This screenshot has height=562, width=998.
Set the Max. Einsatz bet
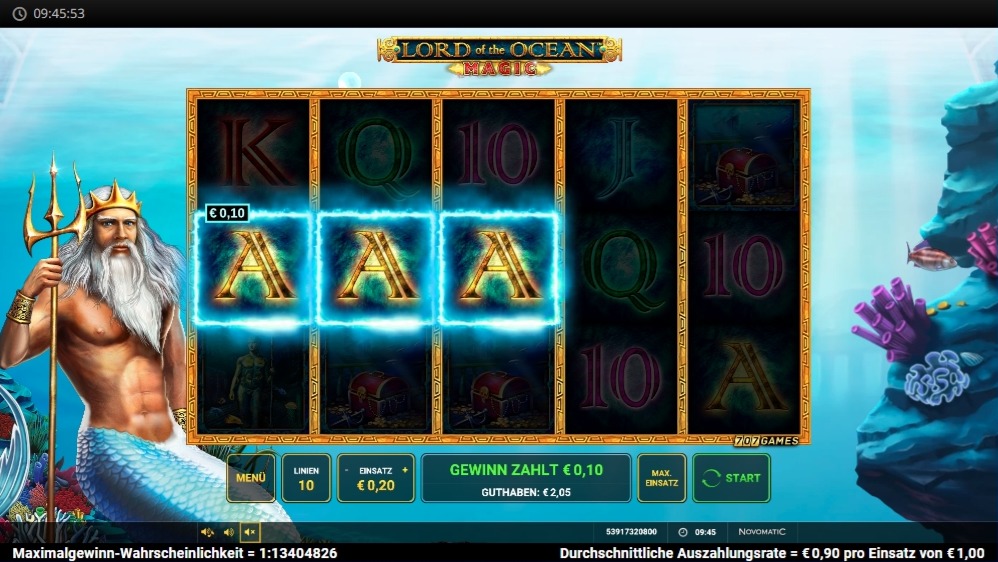(661, 477)
